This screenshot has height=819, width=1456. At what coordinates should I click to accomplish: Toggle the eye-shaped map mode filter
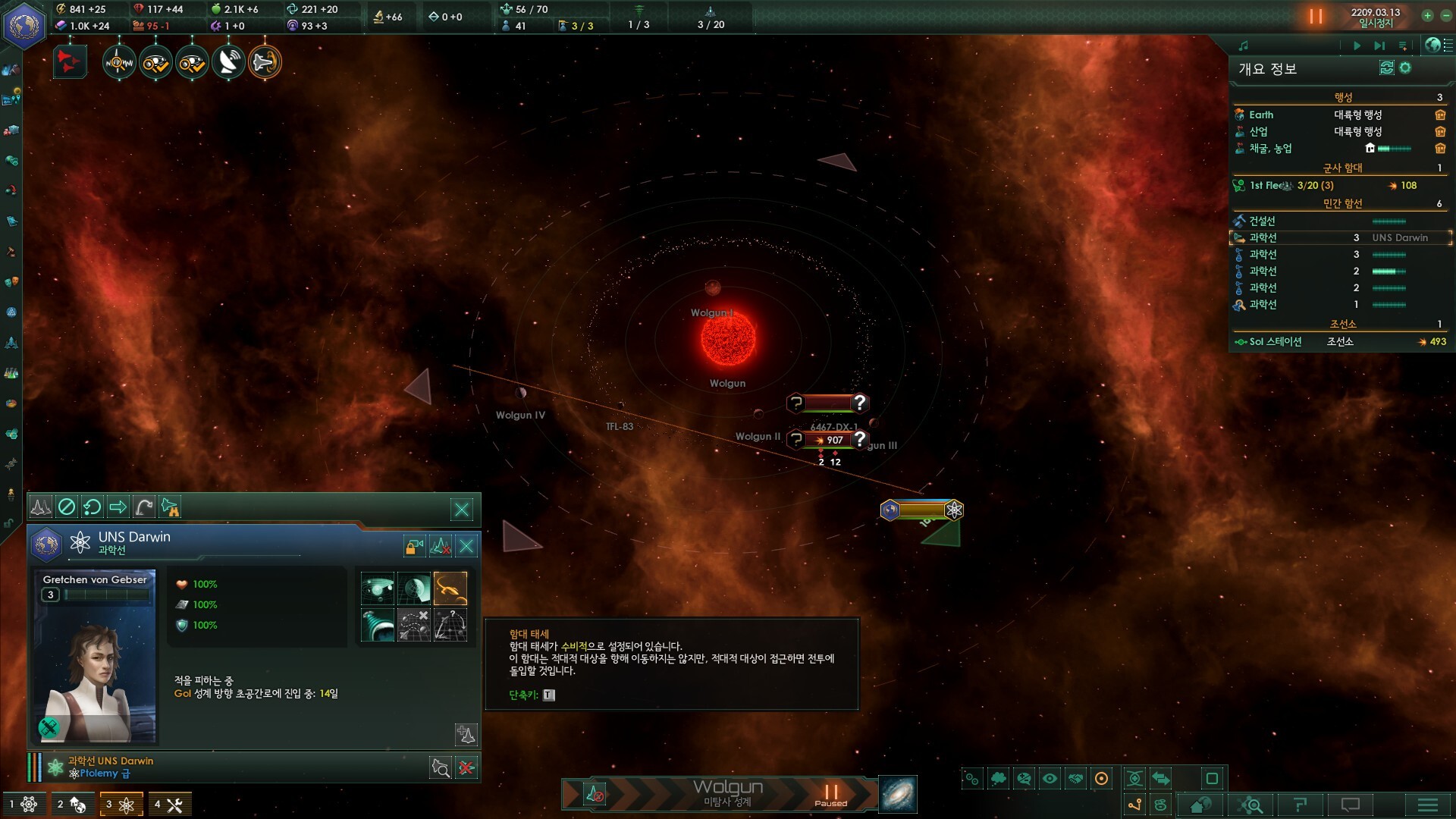tap(1050, 778)
